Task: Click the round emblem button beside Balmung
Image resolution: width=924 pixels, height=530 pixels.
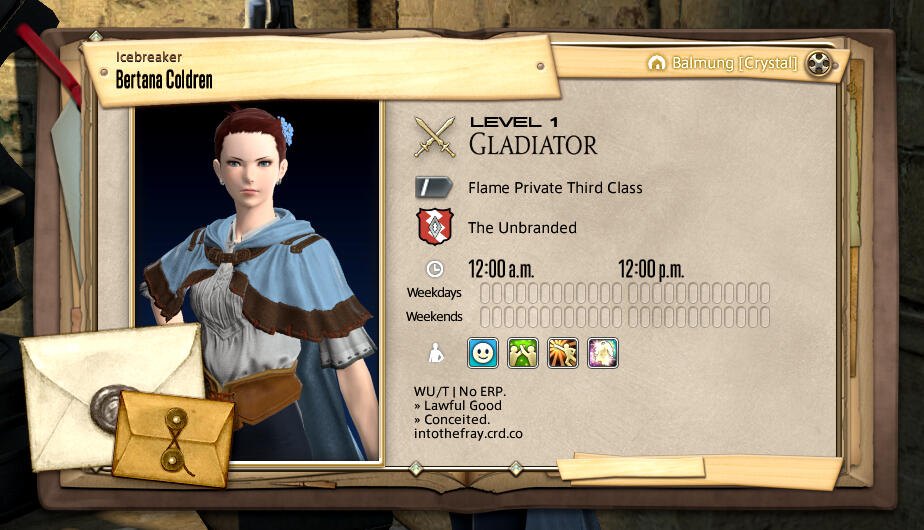Action: pos(819,64)
